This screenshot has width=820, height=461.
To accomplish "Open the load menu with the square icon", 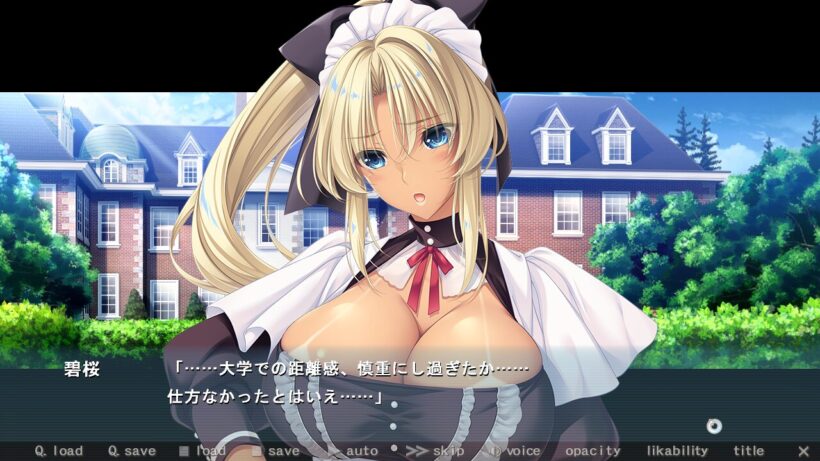I will click(x=202, y=451).
